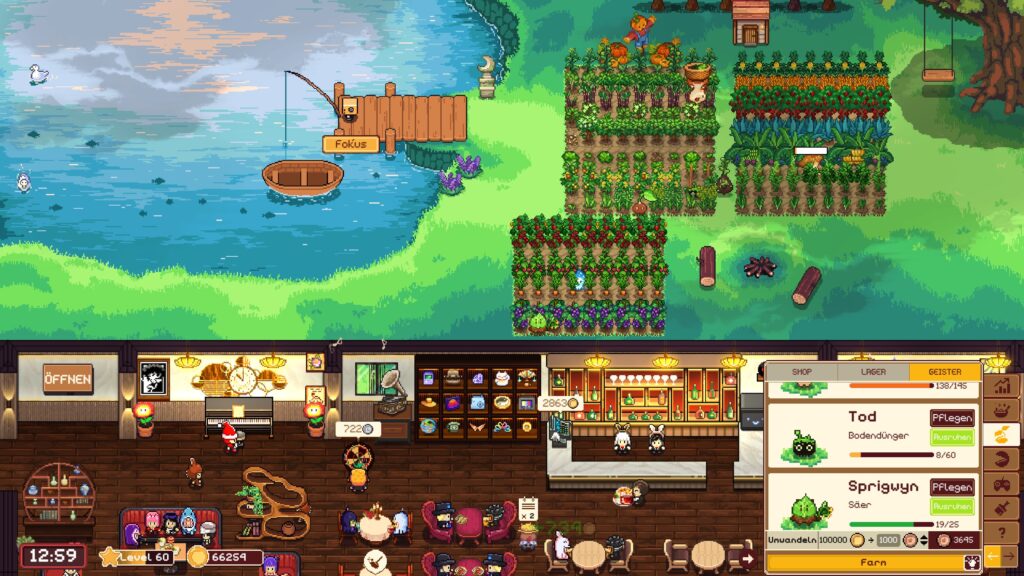Click the left arrow page button
1024x576 pixels.
click(993, 556)
